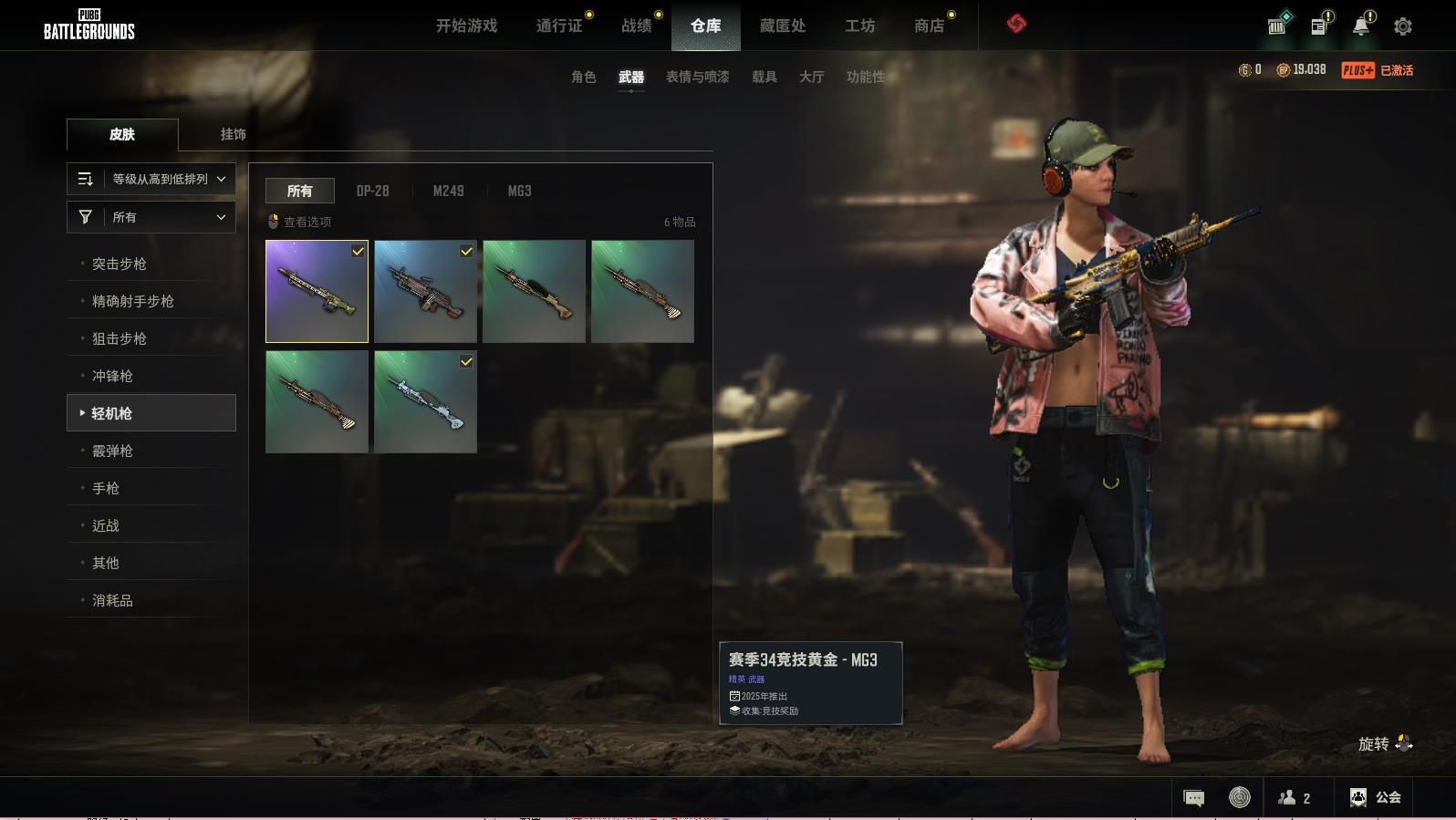This screenshot has height=820, width=1456.
Task: Open the 开始游戏 menu
Action: (466, 26)
